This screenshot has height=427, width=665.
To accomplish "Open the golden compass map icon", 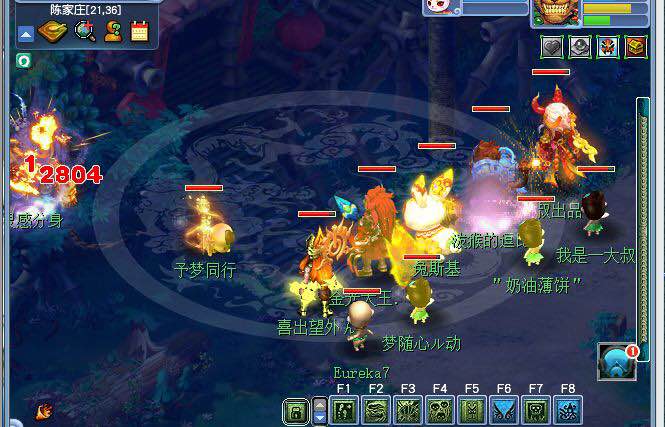I will pyautogui.click(x=53, y=32).
